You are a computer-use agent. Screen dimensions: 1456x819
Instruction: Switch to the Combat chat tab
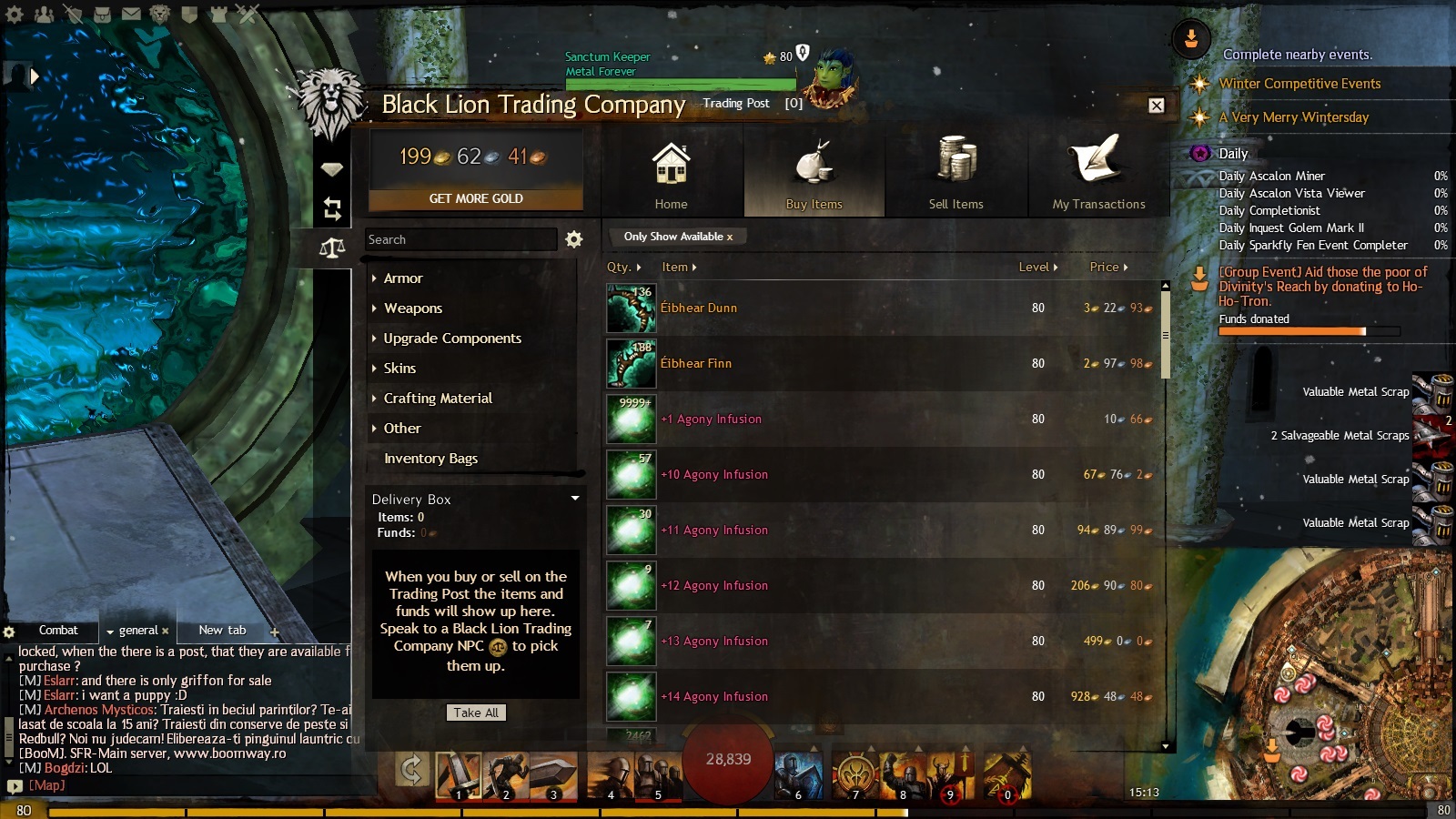point(58,630)
